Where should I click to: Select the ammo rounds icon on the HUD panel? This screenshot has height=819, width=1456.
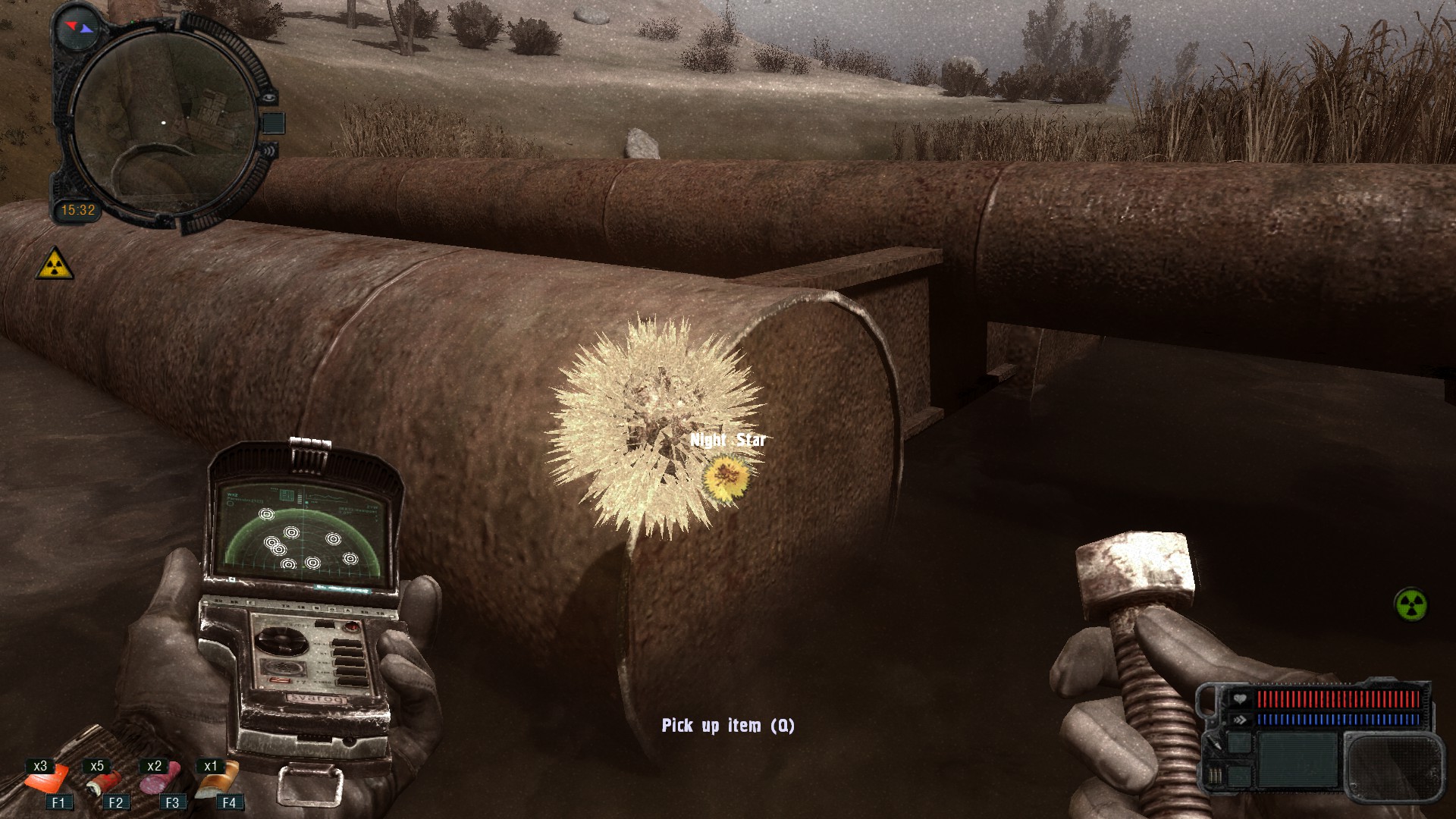(x=1214, y=775)
